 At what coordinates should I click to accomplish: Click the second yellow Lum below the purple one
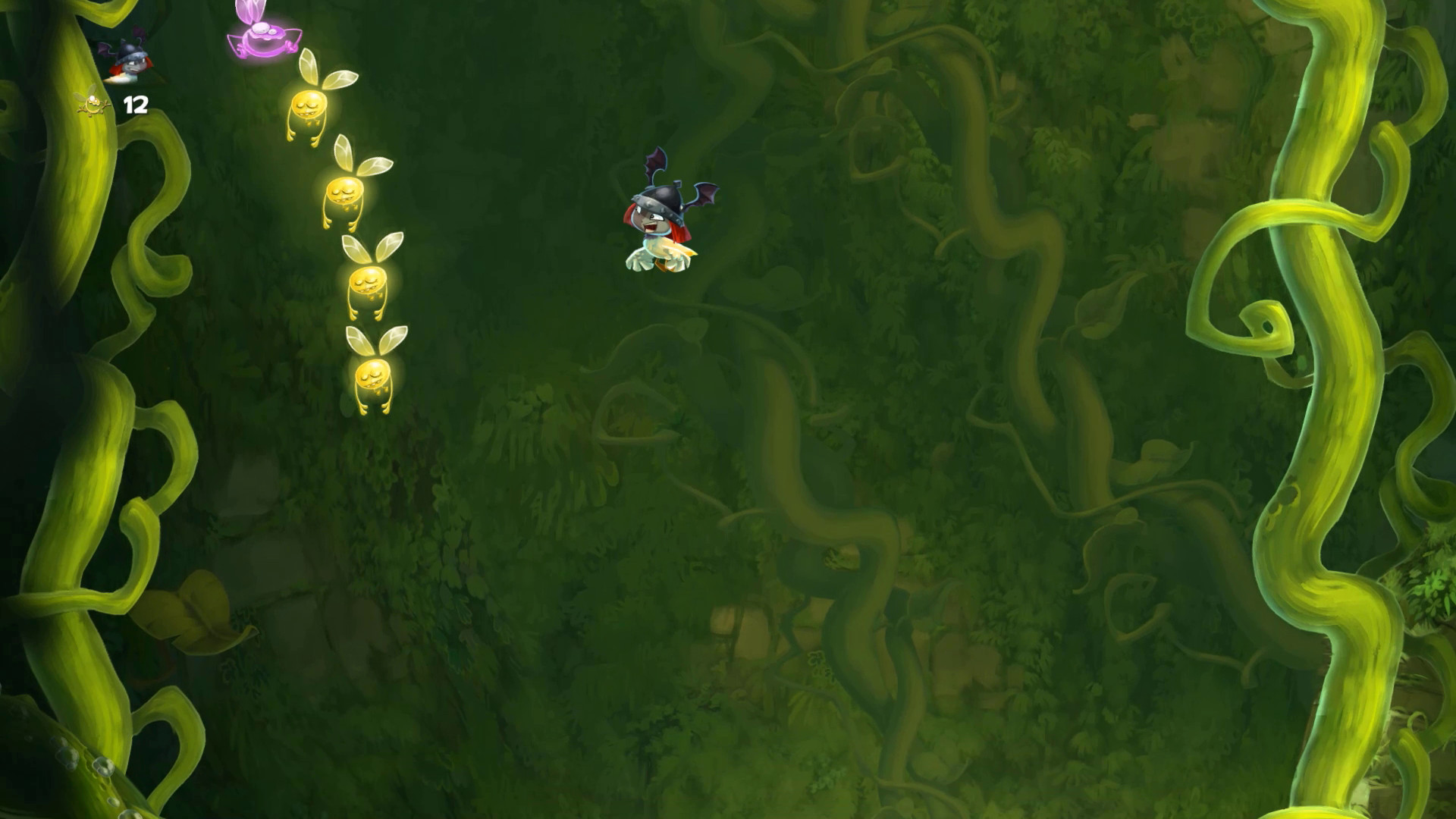click(x=345, y=190)
